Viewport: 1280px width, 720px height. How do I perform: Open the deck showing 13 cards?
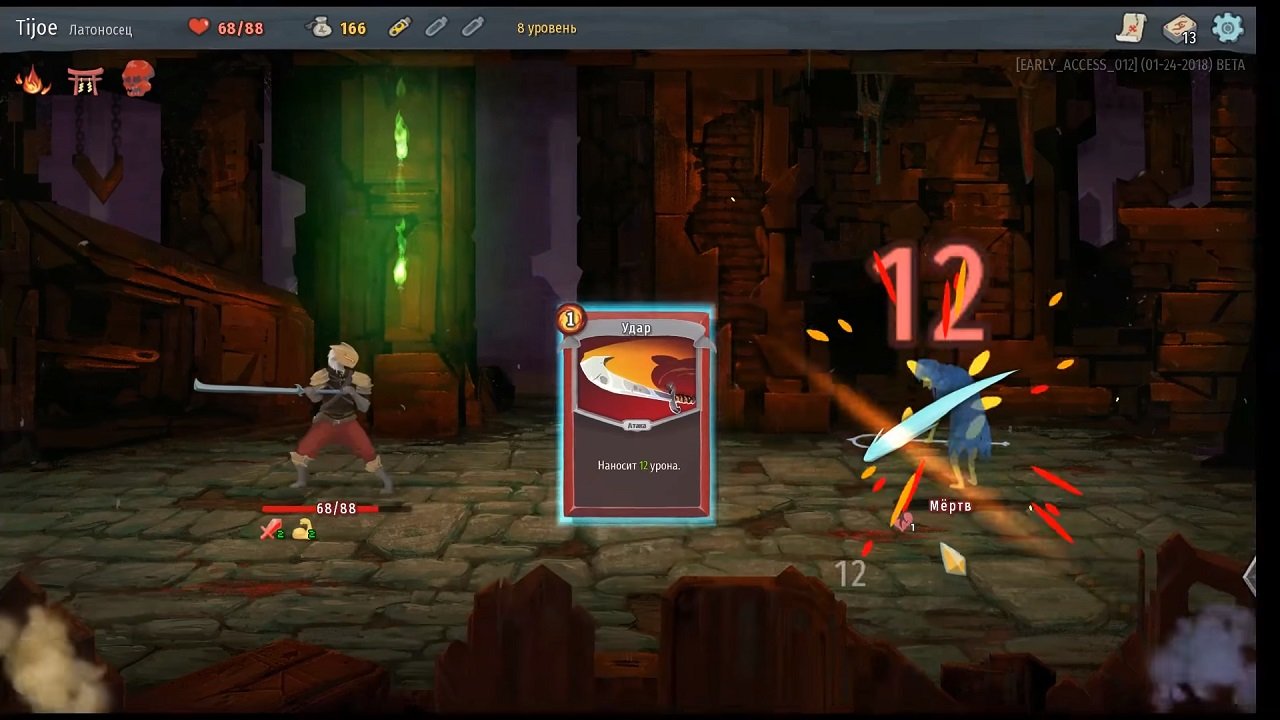tap(1180, 28)
